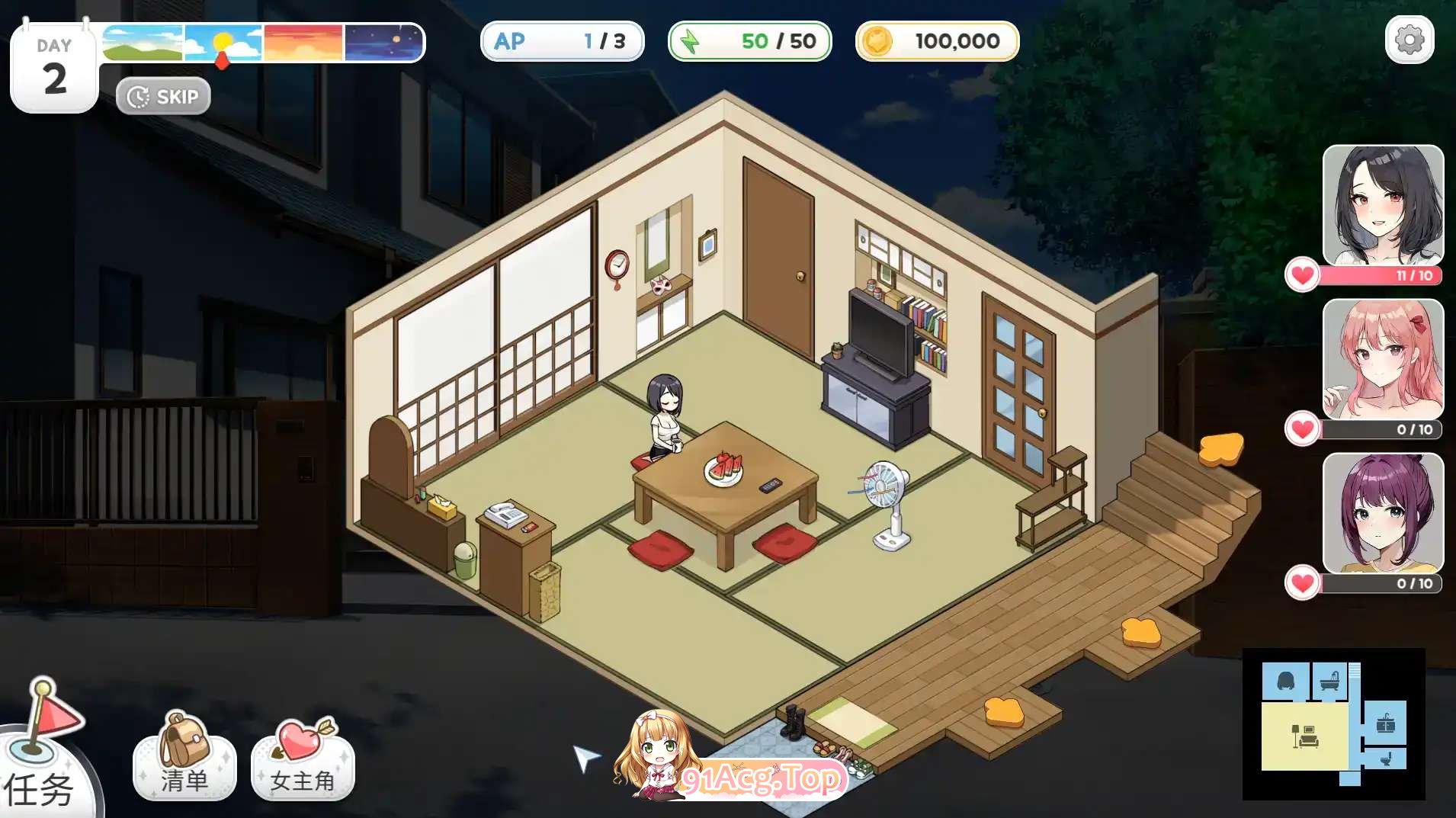Viewport: 1456px width, 818px height.
Task: Go to the kitchen sink room on minimap
Action: click(1385, 723)
